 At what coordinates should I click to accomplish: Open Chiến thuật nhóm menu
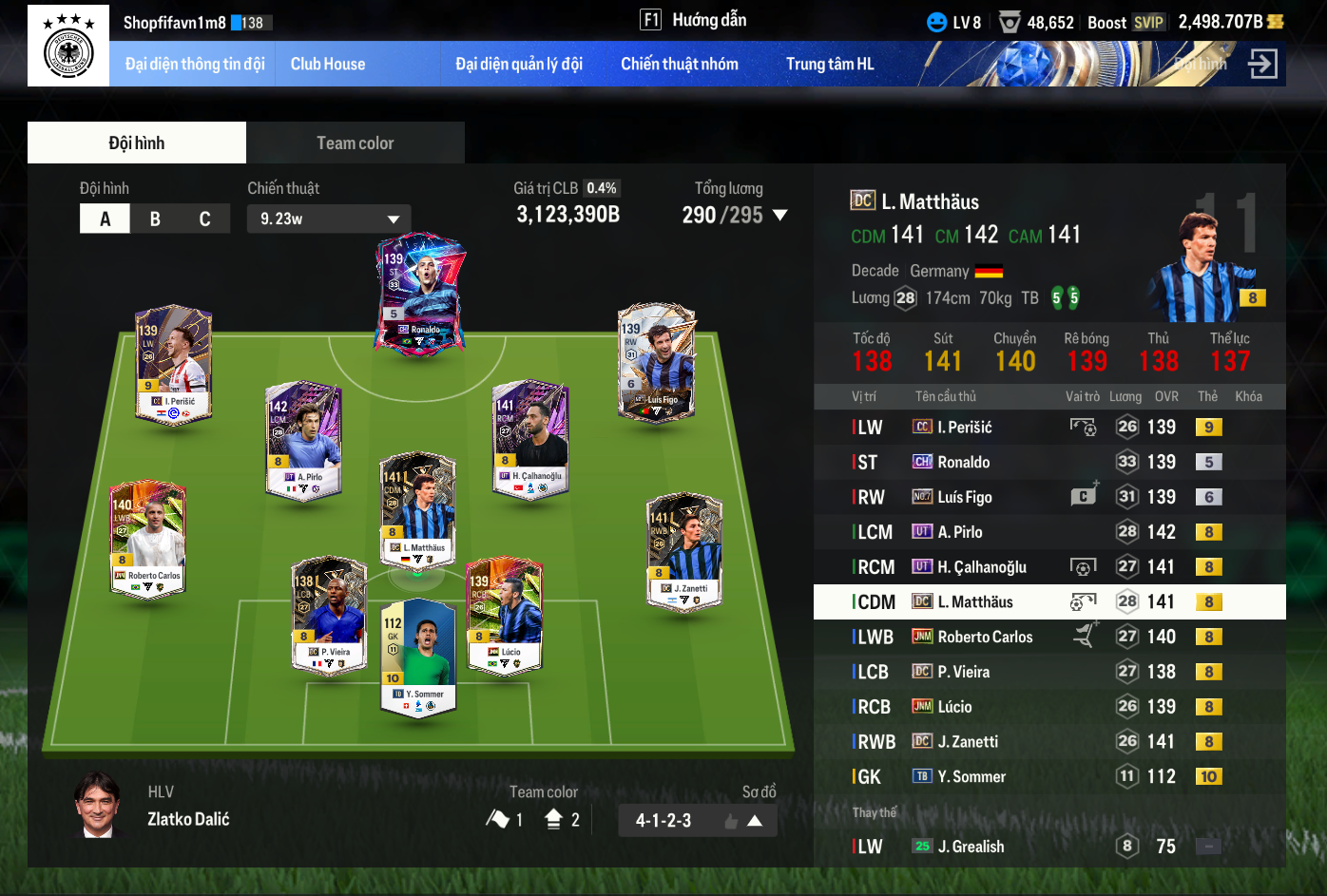tap(680, 65)
